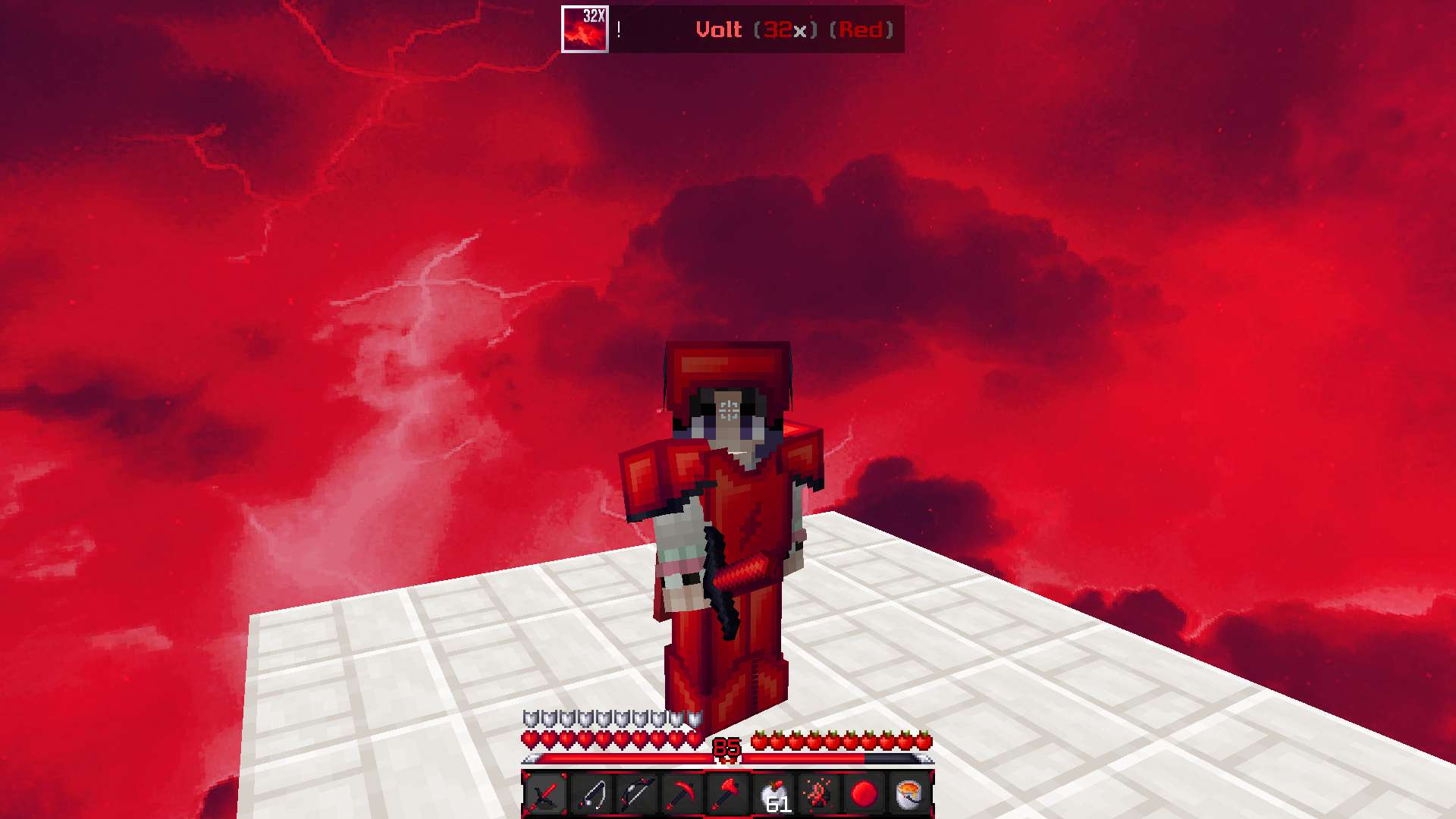Select the soup bowl hotbar slot
Screen dimensions: 1456x819
click(x=909, y=794)
